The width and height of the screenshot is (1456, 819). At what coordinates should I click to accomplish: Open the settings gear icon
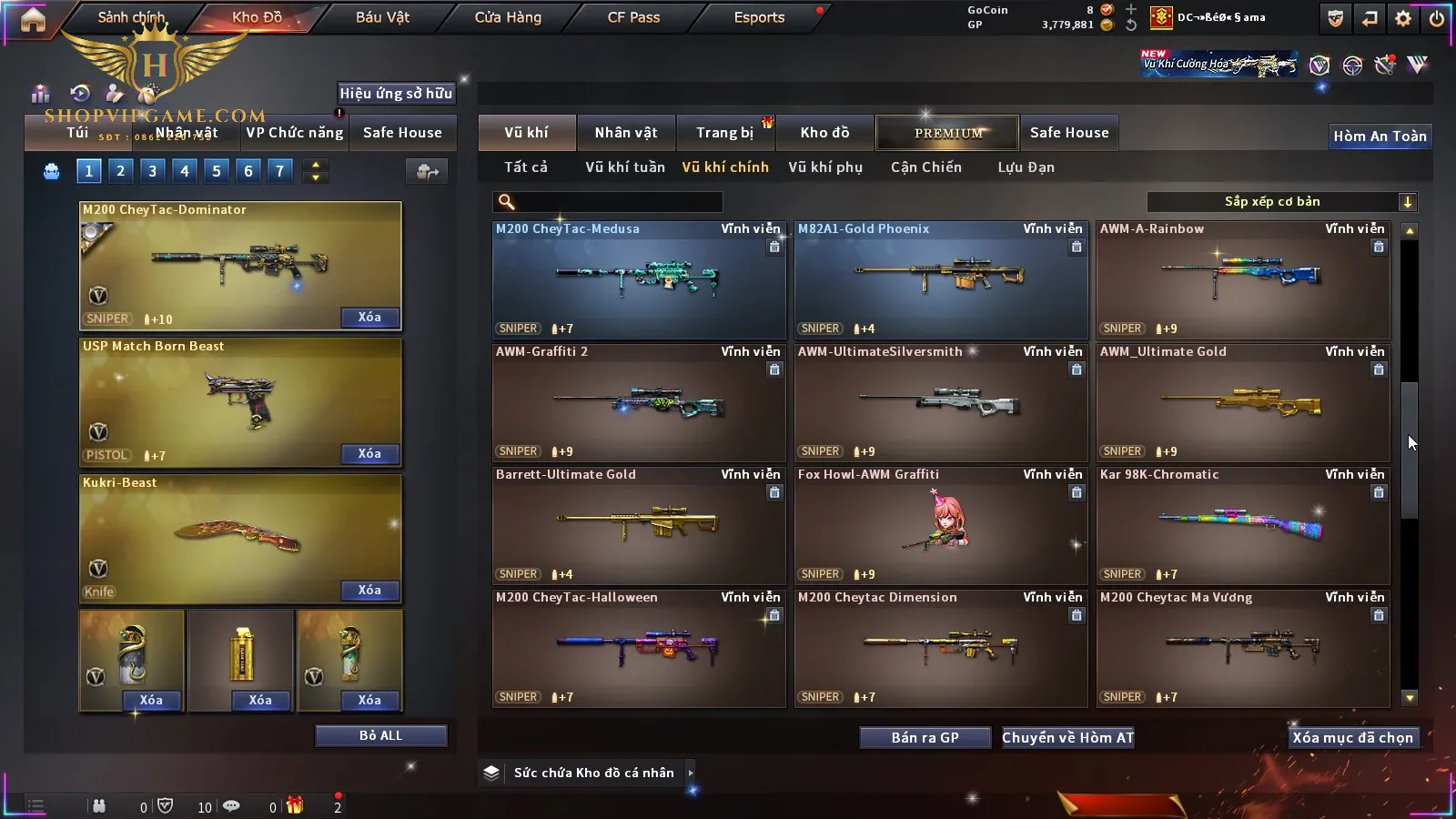point(1403,18)
